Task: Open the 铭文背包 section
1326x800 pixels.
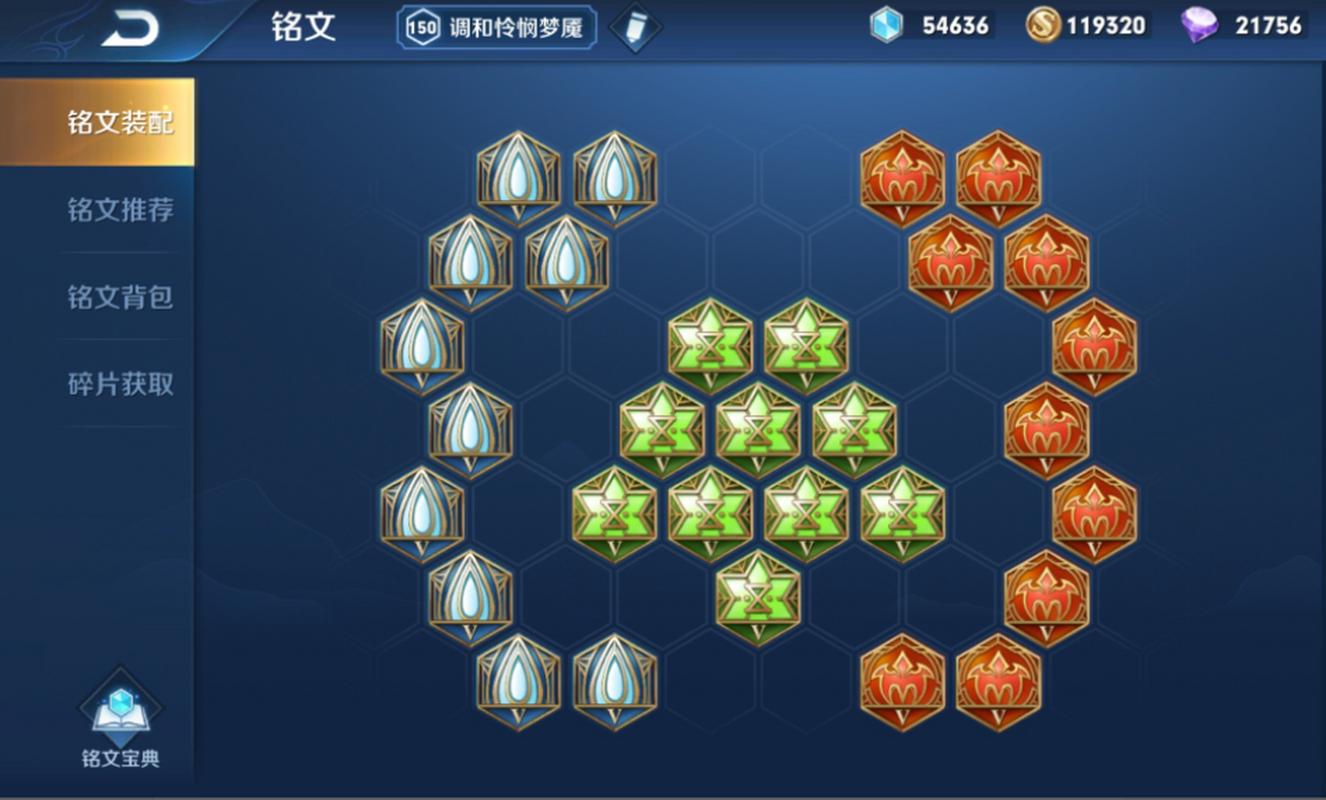Action: click(119, 298)
